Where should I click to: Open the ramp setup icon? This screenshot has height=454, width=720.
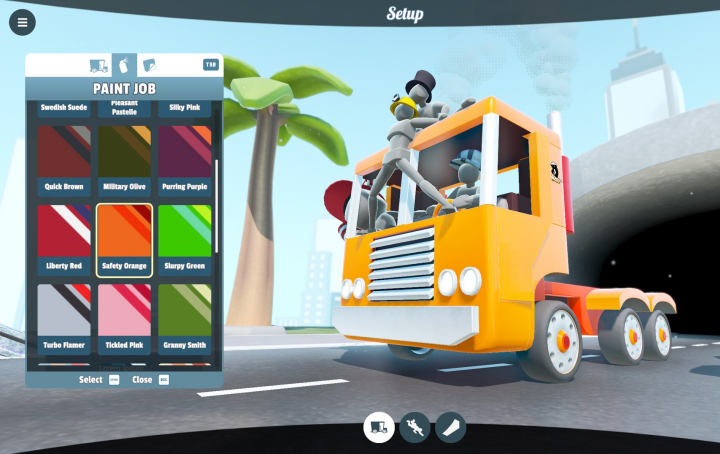(450, 427)
